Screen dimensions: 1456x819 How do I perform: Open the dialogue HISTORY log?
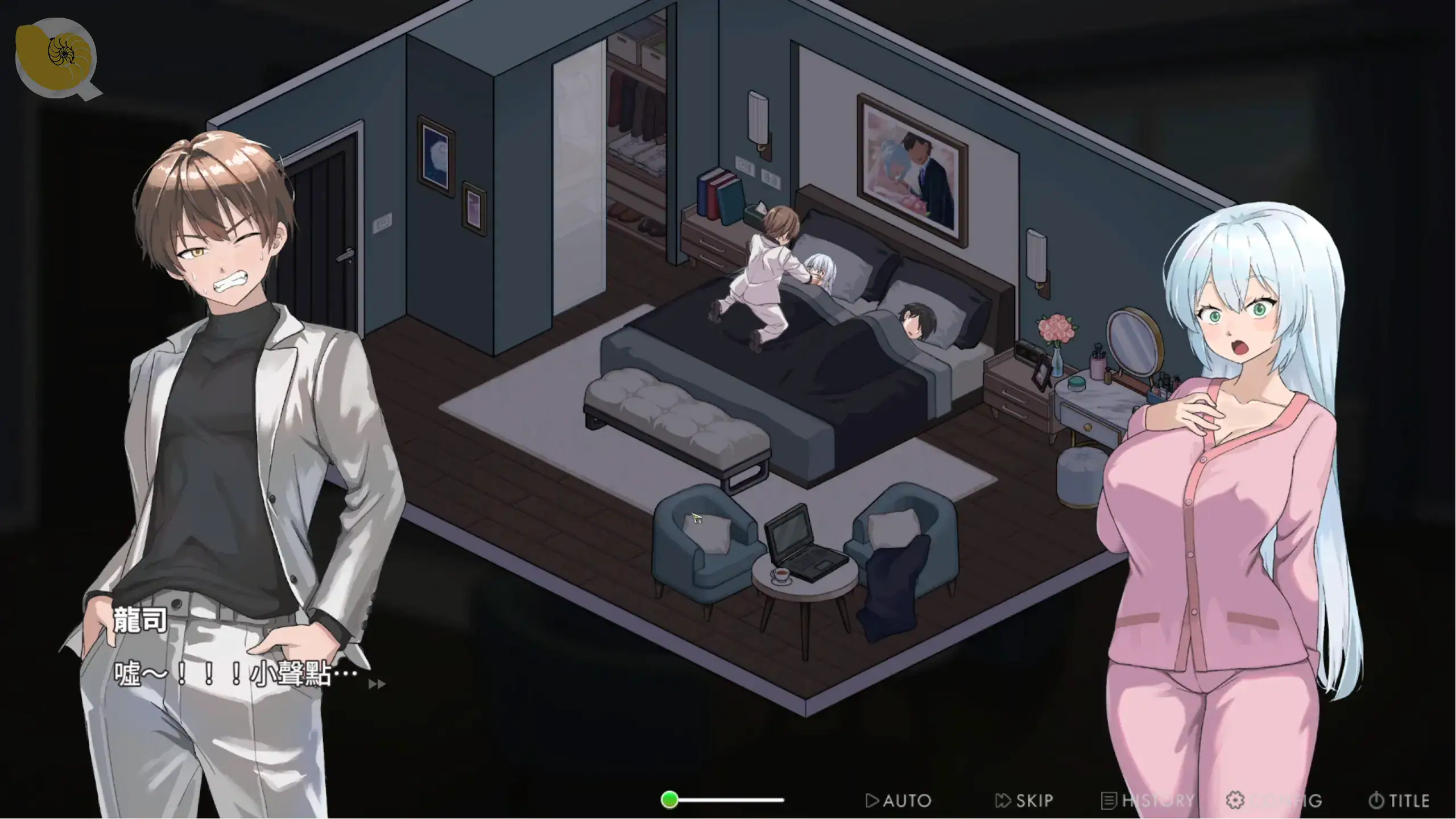(x=1148, y=801)
